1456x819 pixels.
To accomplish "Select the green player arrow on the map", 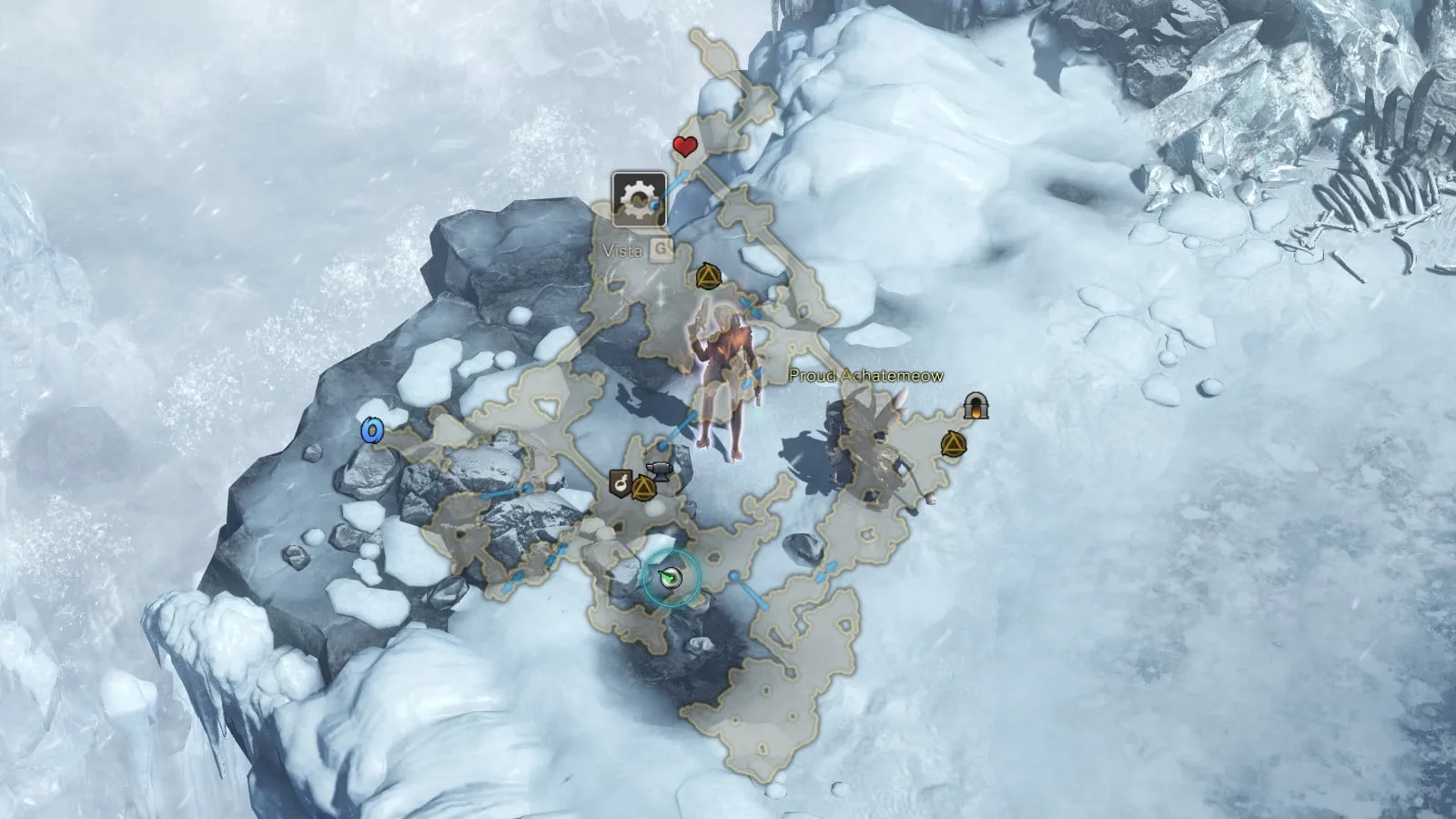I will coord(671,578).
